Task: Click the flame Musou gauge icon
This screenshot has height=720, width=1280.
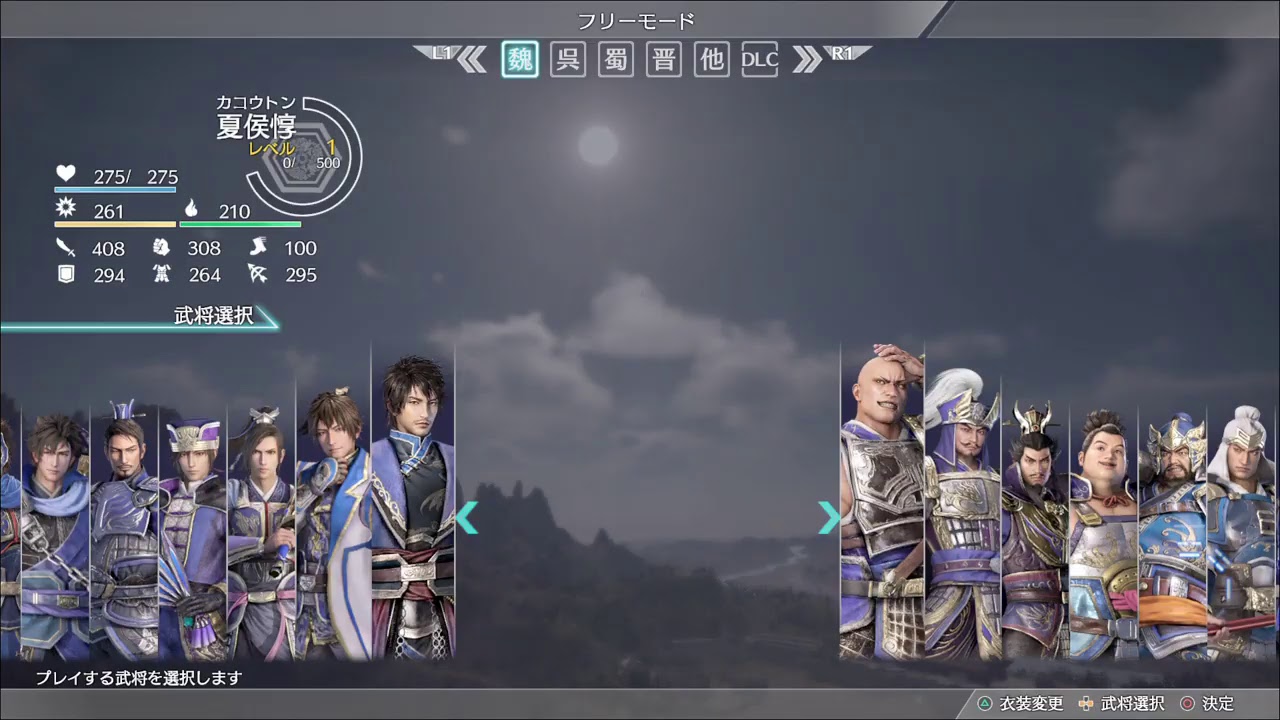Action: 191,209
